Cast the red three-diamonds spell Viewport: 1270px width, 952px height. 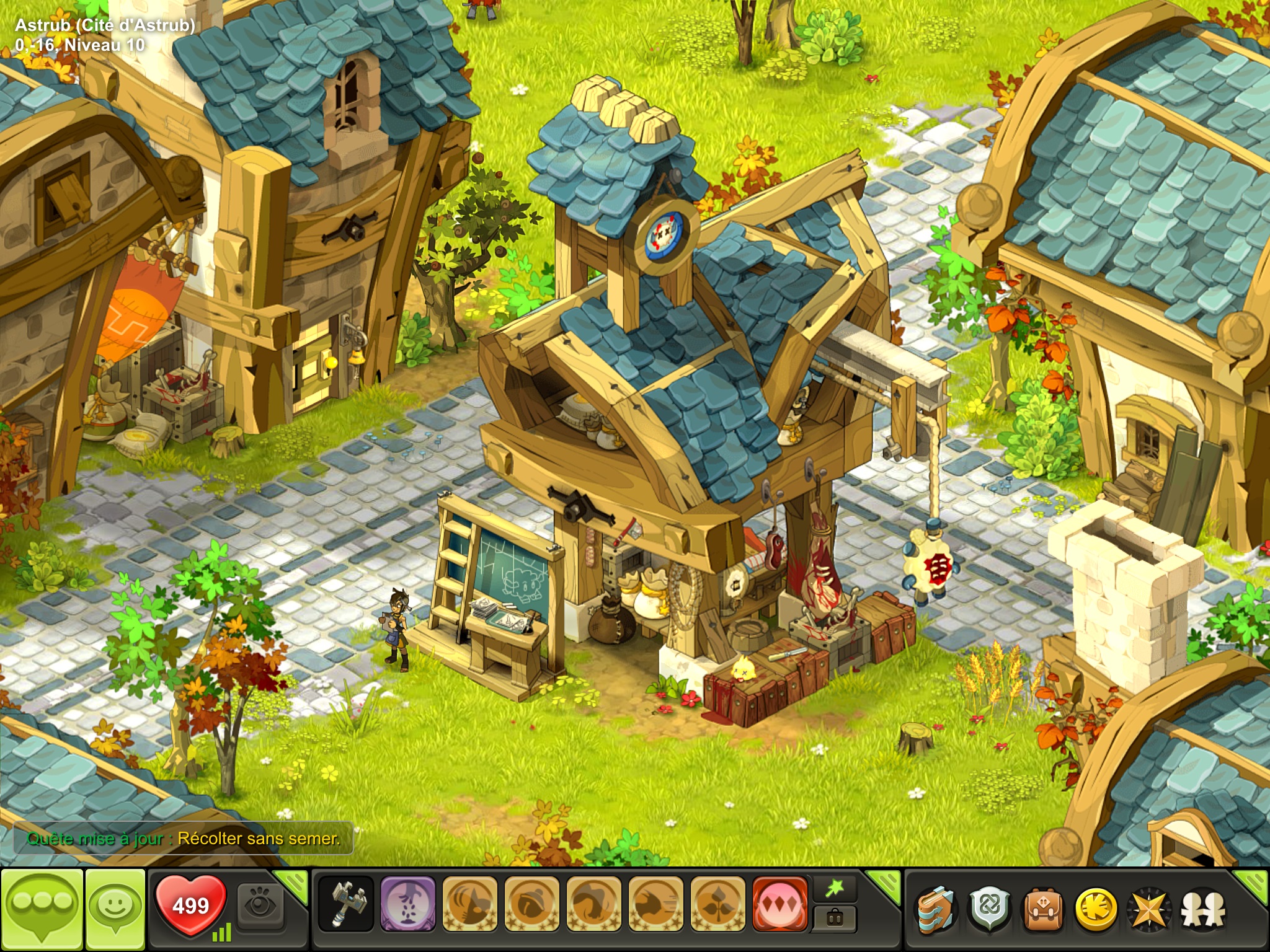(x=779, y=904)
